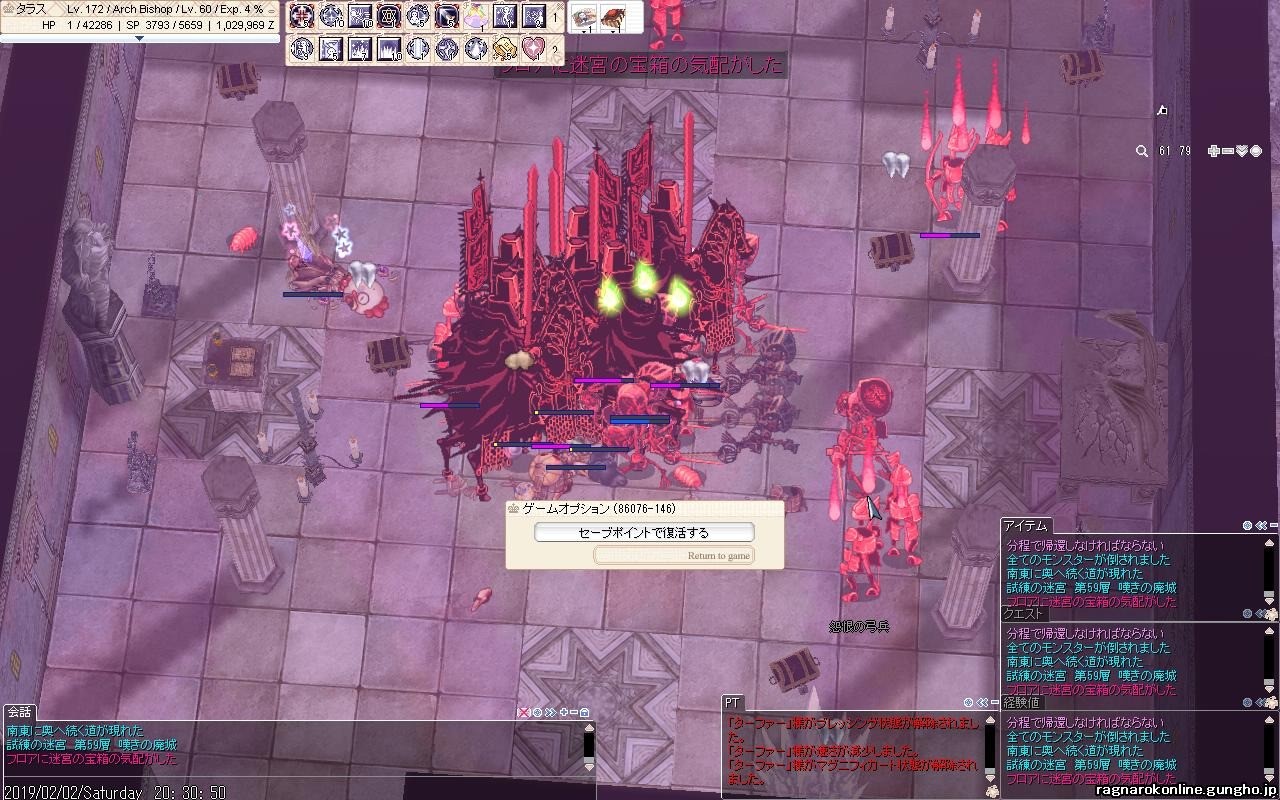Expand the status window's down arrow
Screen dimensions: 1280x800
139,38
